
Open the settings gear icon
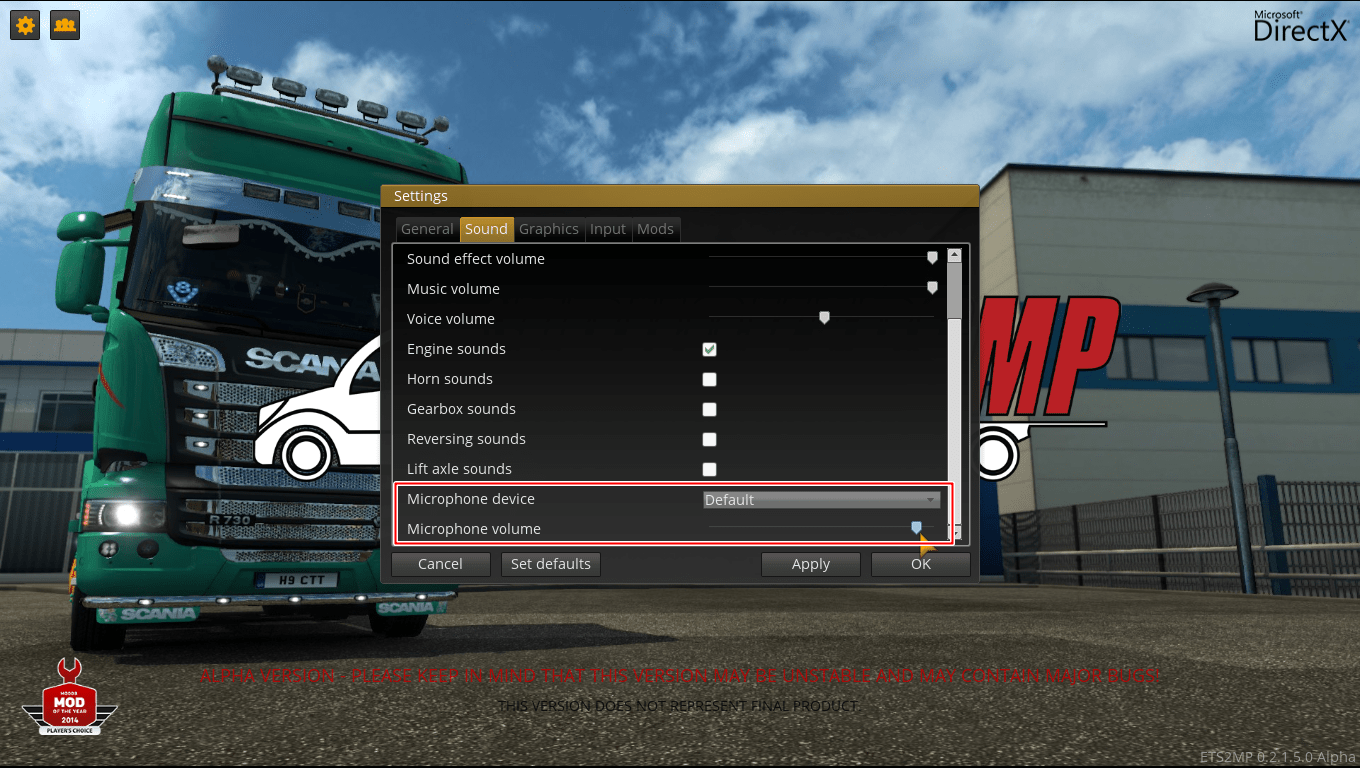pos(24,25)
